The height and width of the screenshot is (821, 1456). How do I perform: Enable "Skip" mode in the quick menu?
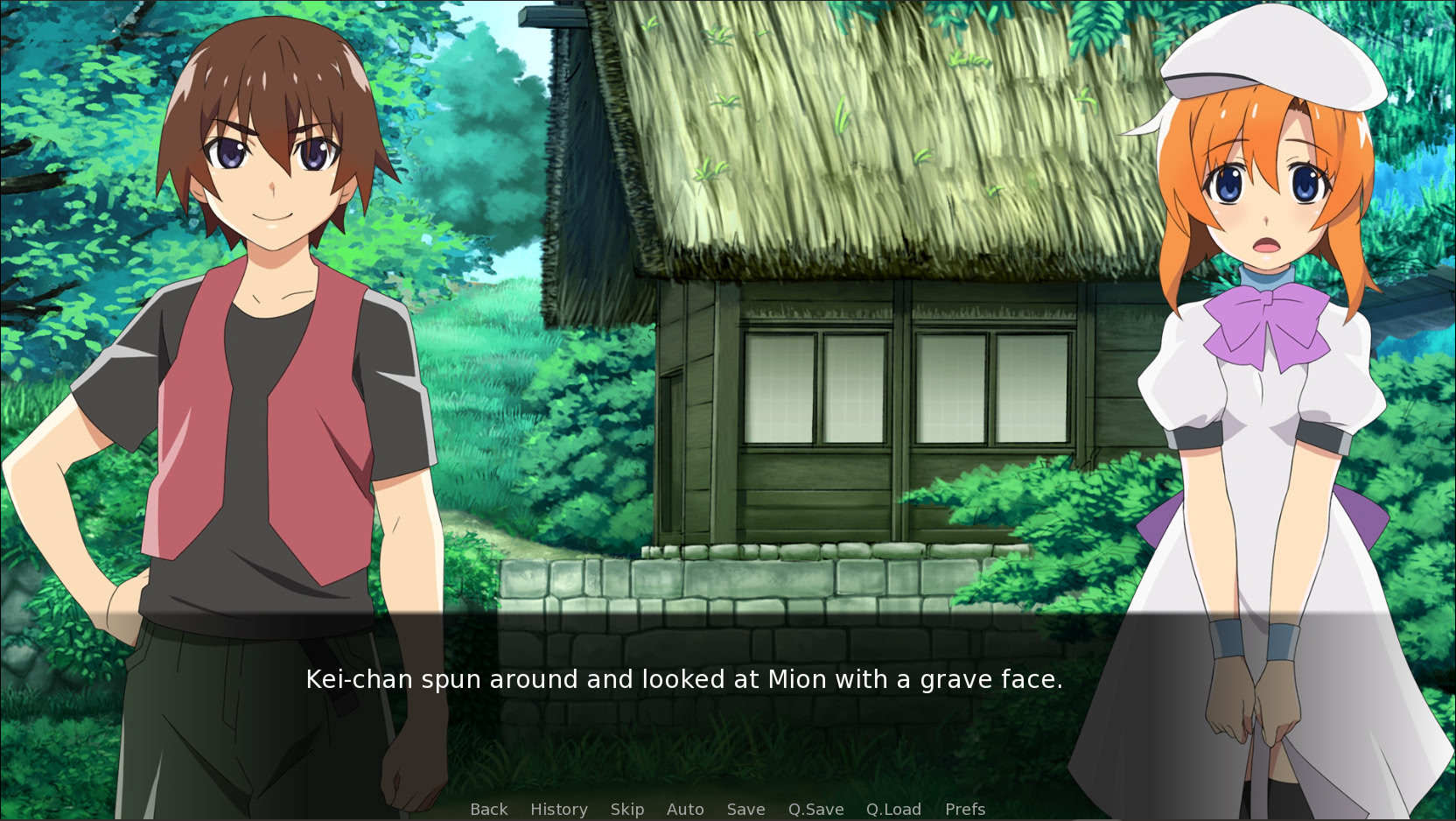626,809
